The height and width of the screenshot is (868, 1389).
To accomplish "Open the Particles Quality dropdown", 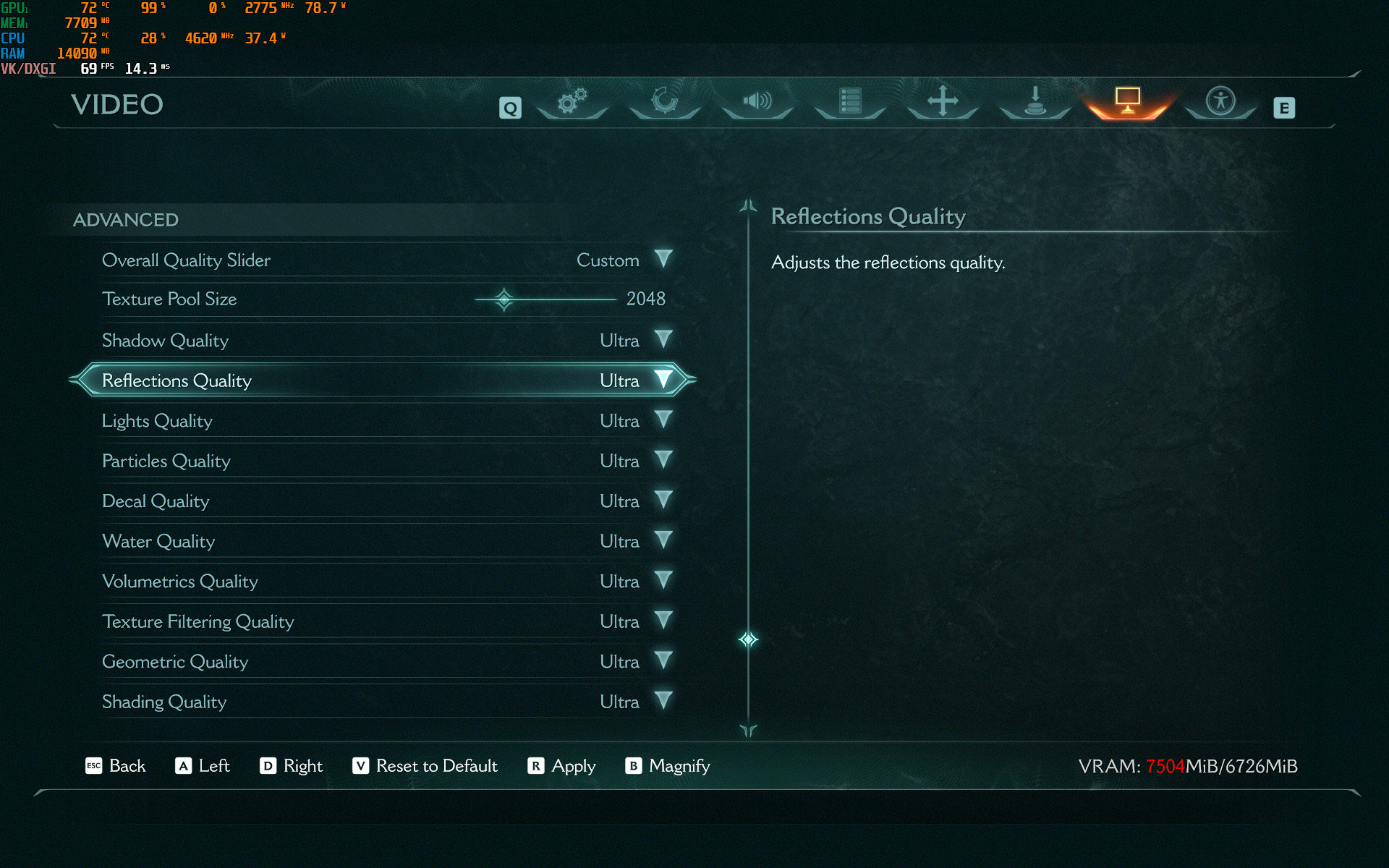I will [663, 460].
